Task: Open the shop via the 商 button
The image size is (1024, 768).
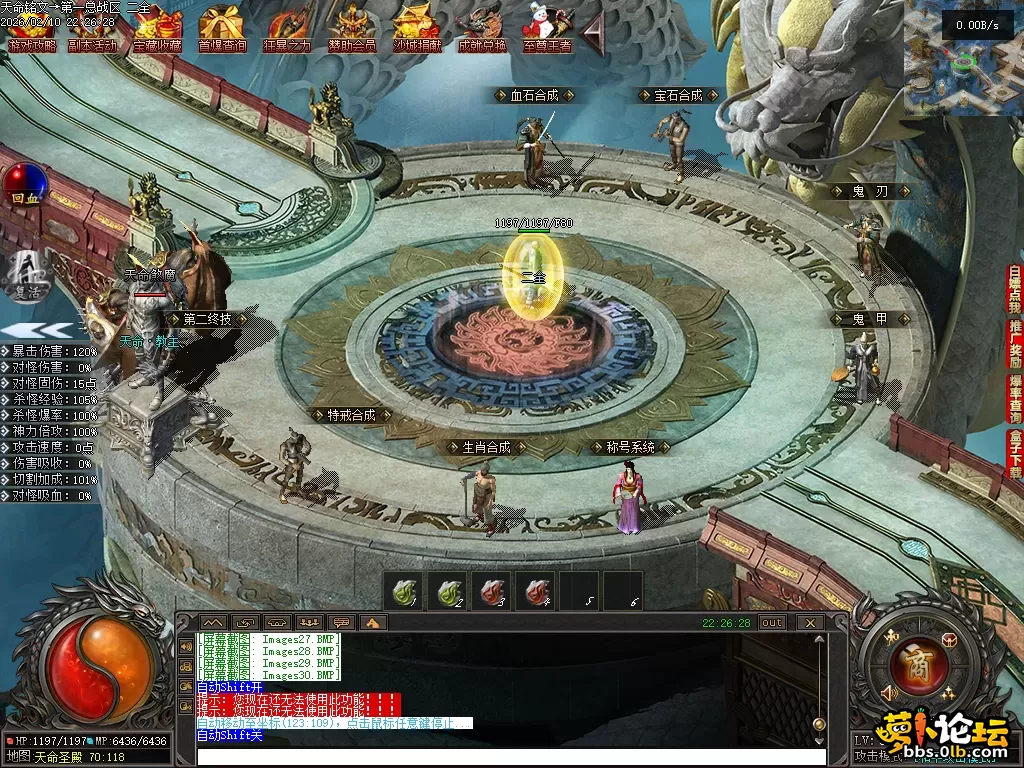Action: pyautogui.click(x=912, y=663)
